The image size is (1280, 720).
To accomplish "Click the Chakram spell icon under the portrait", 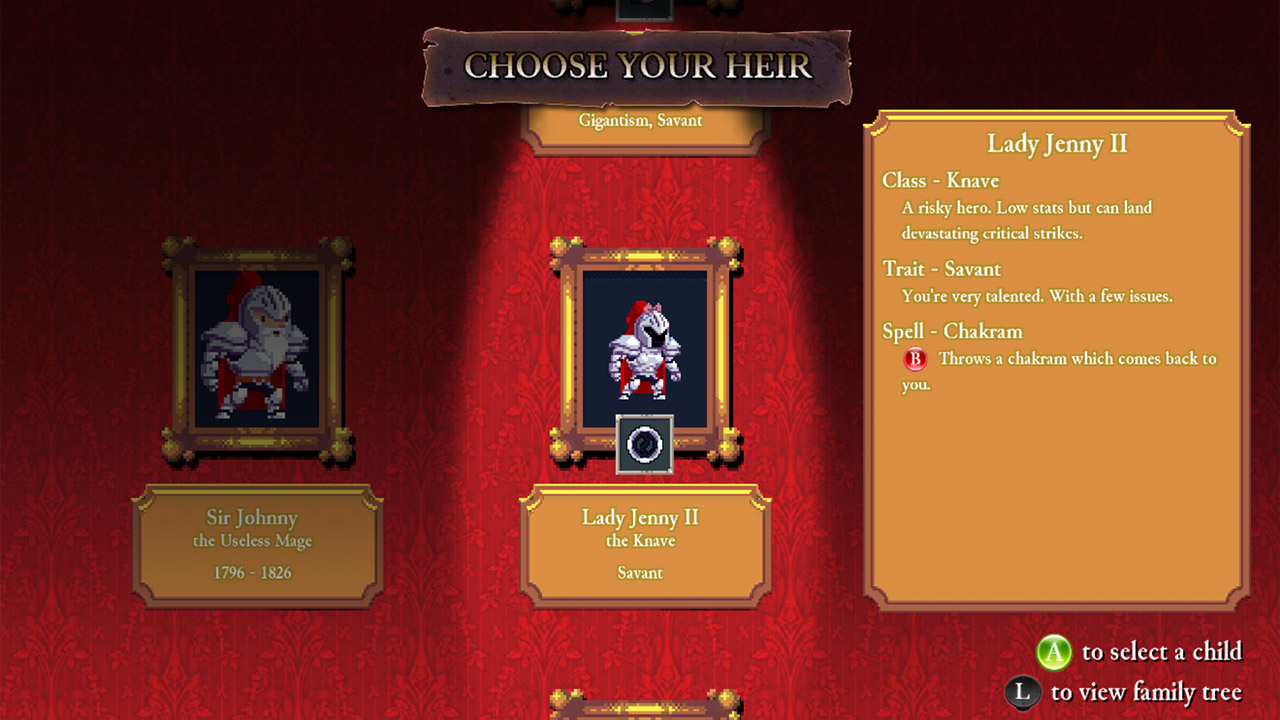I will [x=645, y=444].
